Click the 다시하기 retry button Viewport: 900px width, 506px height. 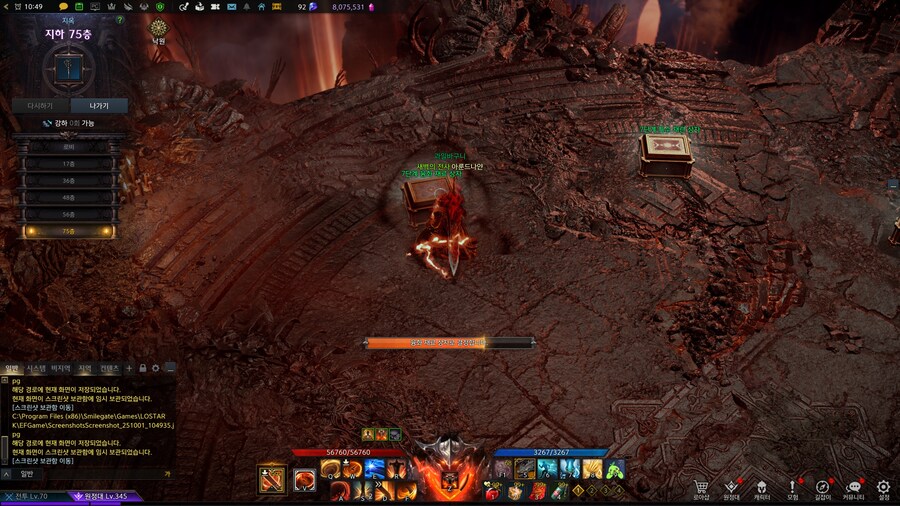40,105
